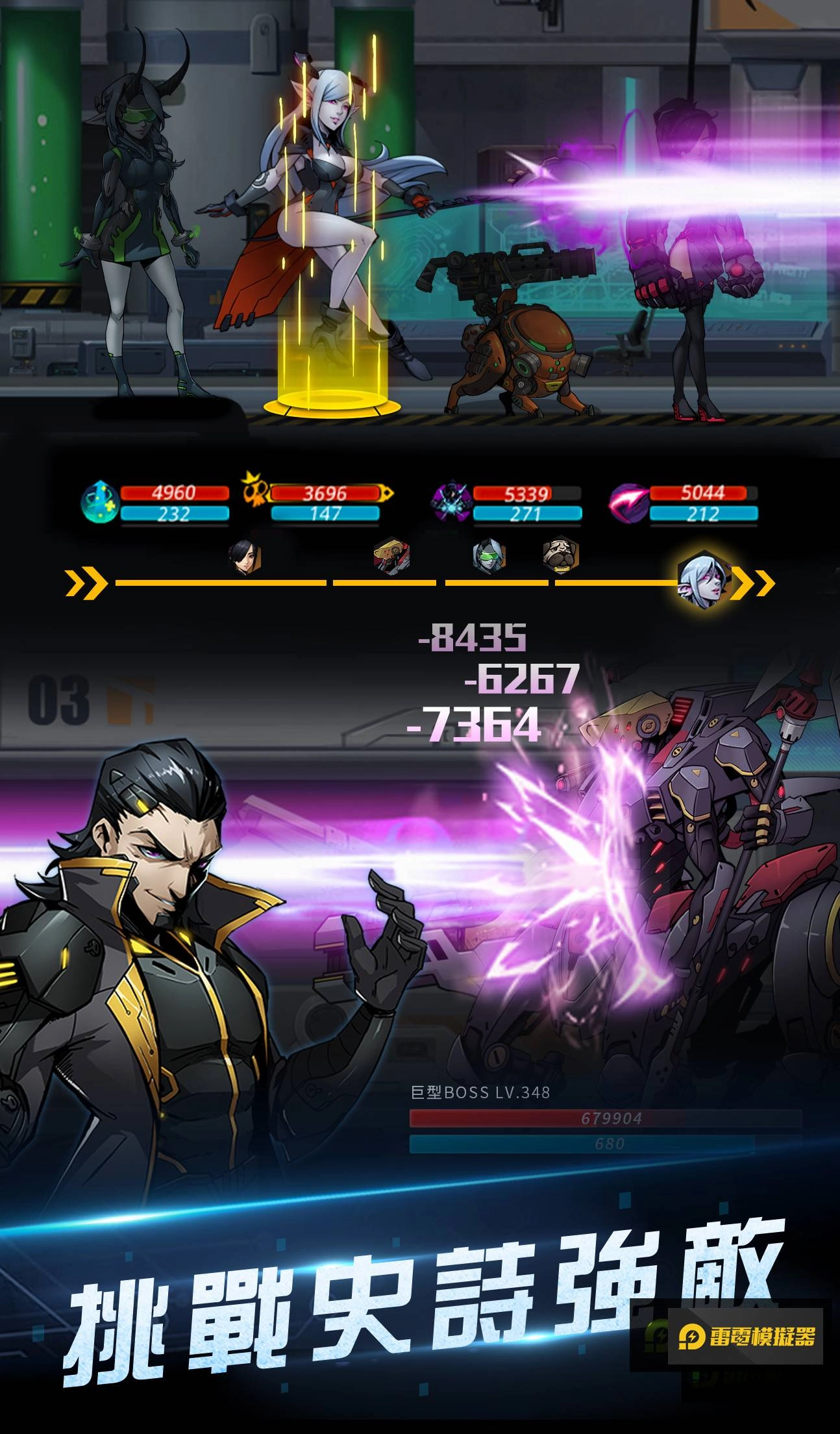The height and width of the screenshot is (1434, 840).
Task: Select the black-haired woman turn-order portrait
Action: 245,558
